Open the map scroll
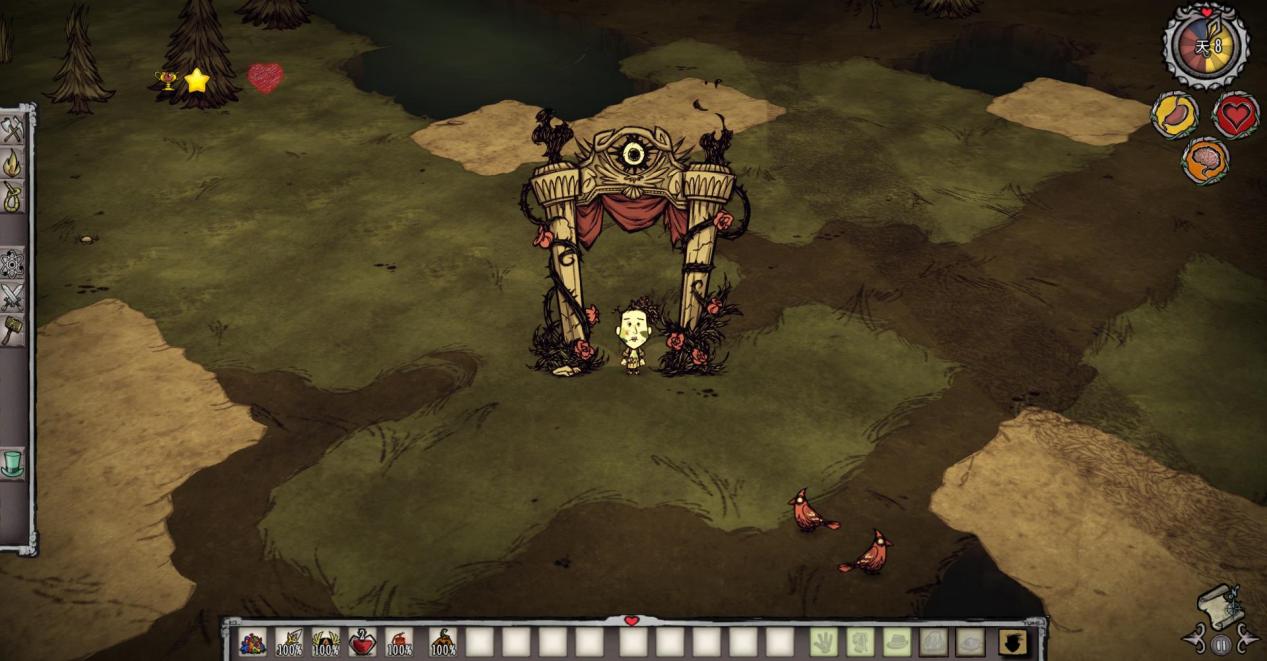The height and width of the screenshot is (661, 1267). tap(1220, 606)
